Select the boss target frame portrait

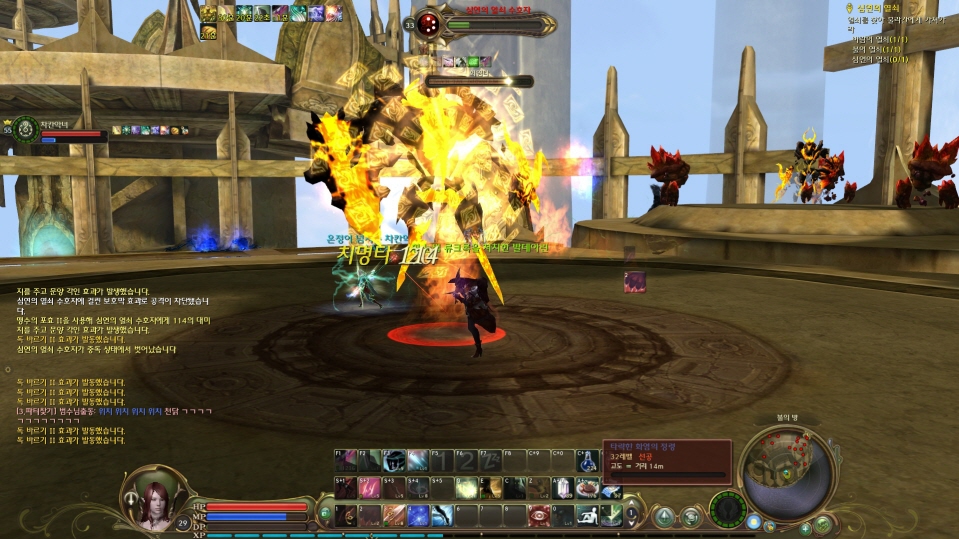(427, 23)
